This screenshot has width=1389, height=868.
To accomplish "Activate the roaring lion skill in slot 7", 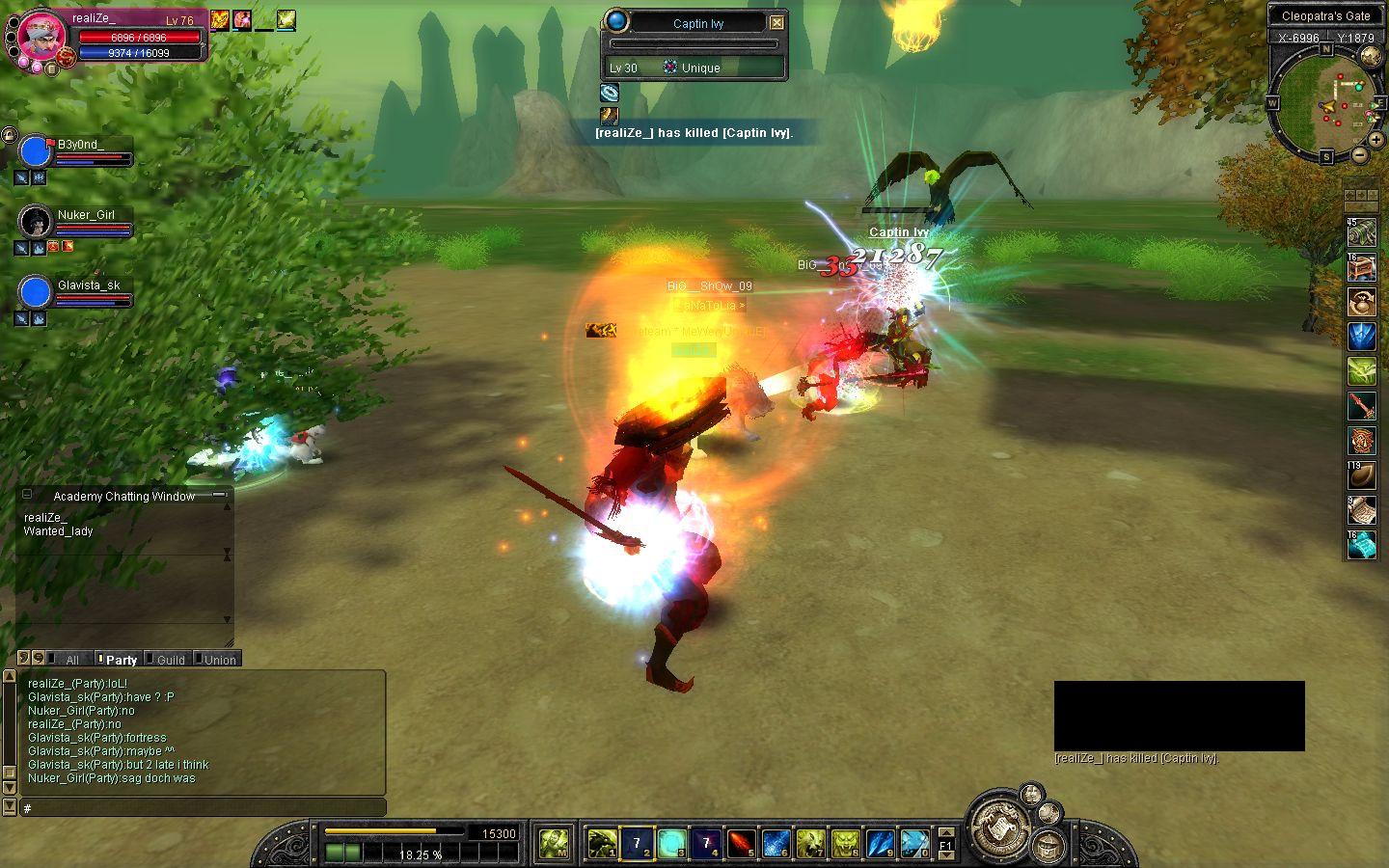I will pos(809,844).
